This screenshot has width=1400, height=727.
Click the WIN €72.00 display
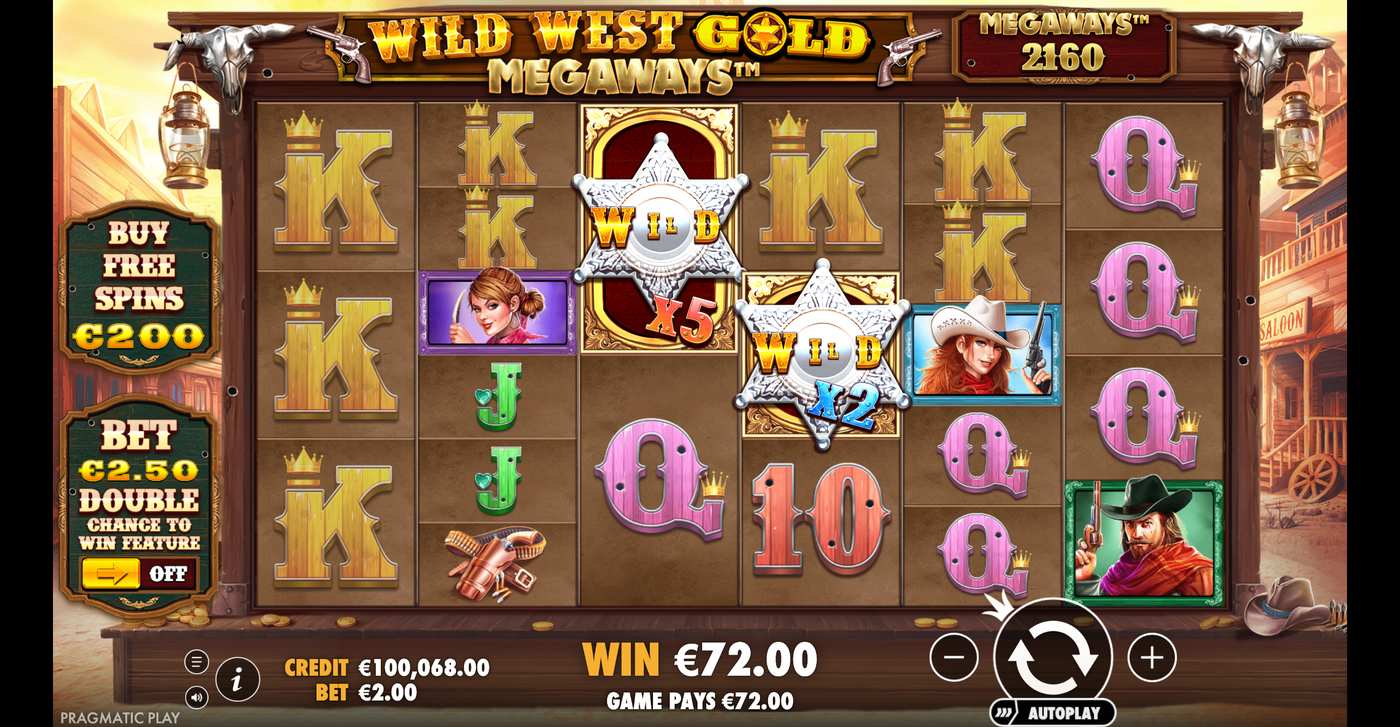pos(697,659)
